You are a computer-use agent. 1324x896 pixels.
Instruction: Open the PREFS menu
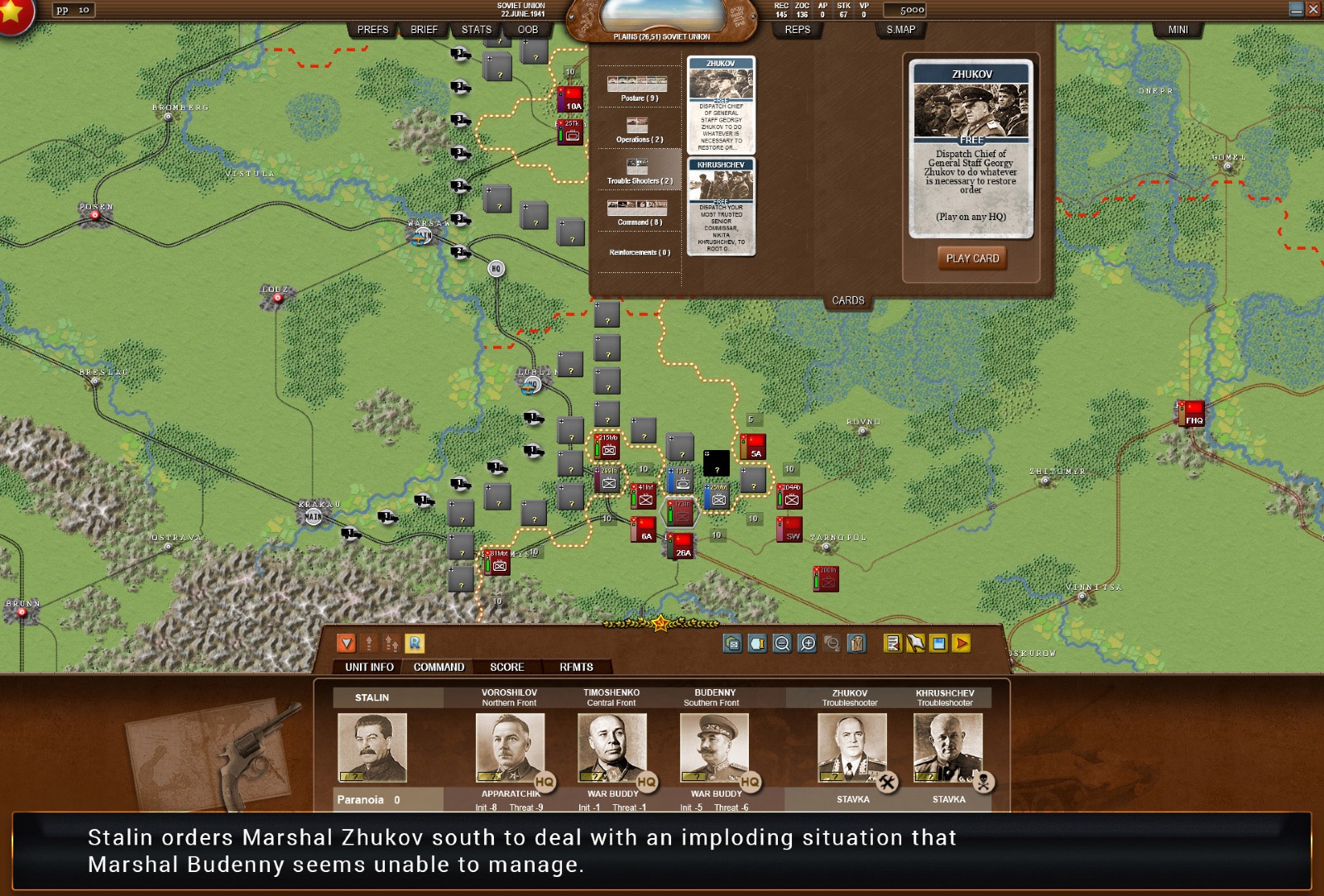point(372,30)
